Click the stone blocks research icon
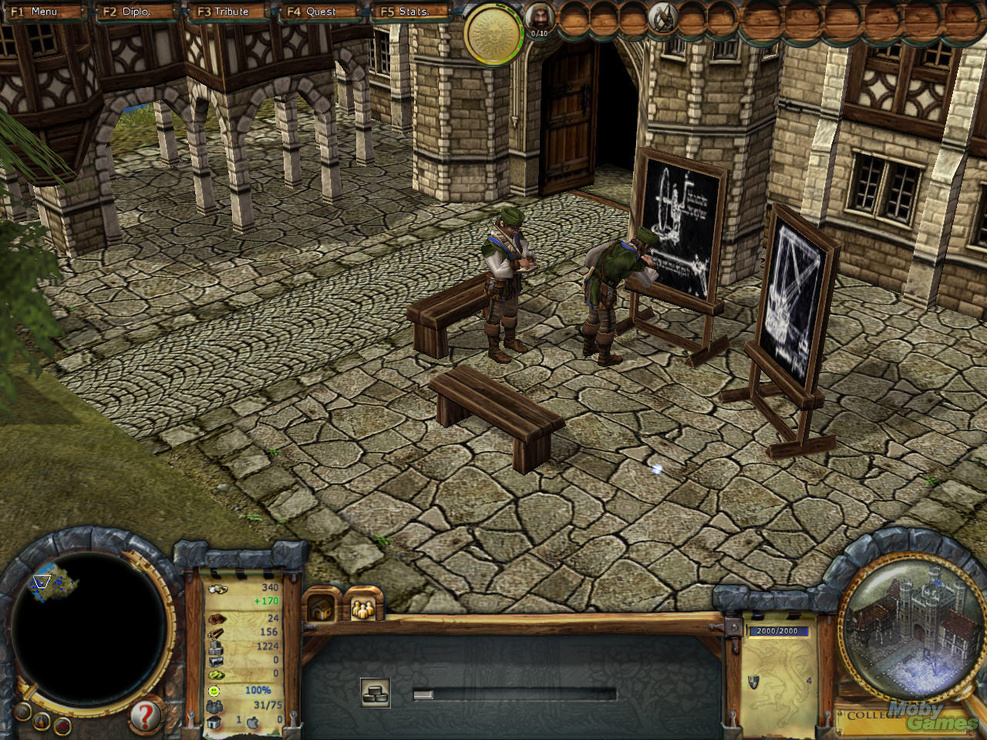 375,692
